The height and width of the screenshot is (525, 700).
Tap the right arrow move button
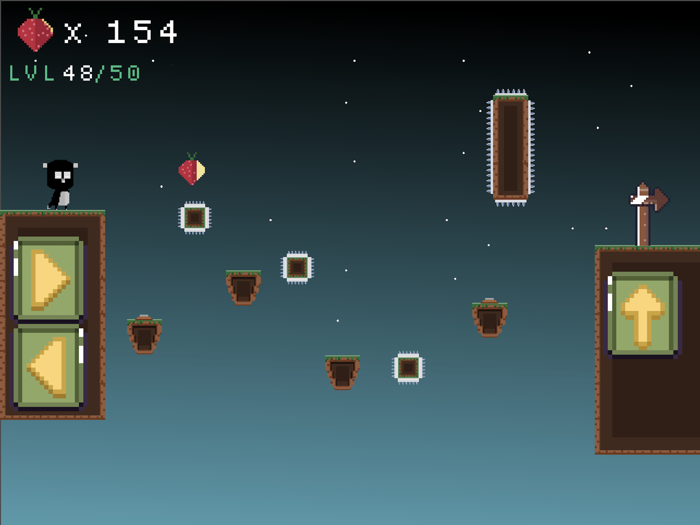[48, 279]
